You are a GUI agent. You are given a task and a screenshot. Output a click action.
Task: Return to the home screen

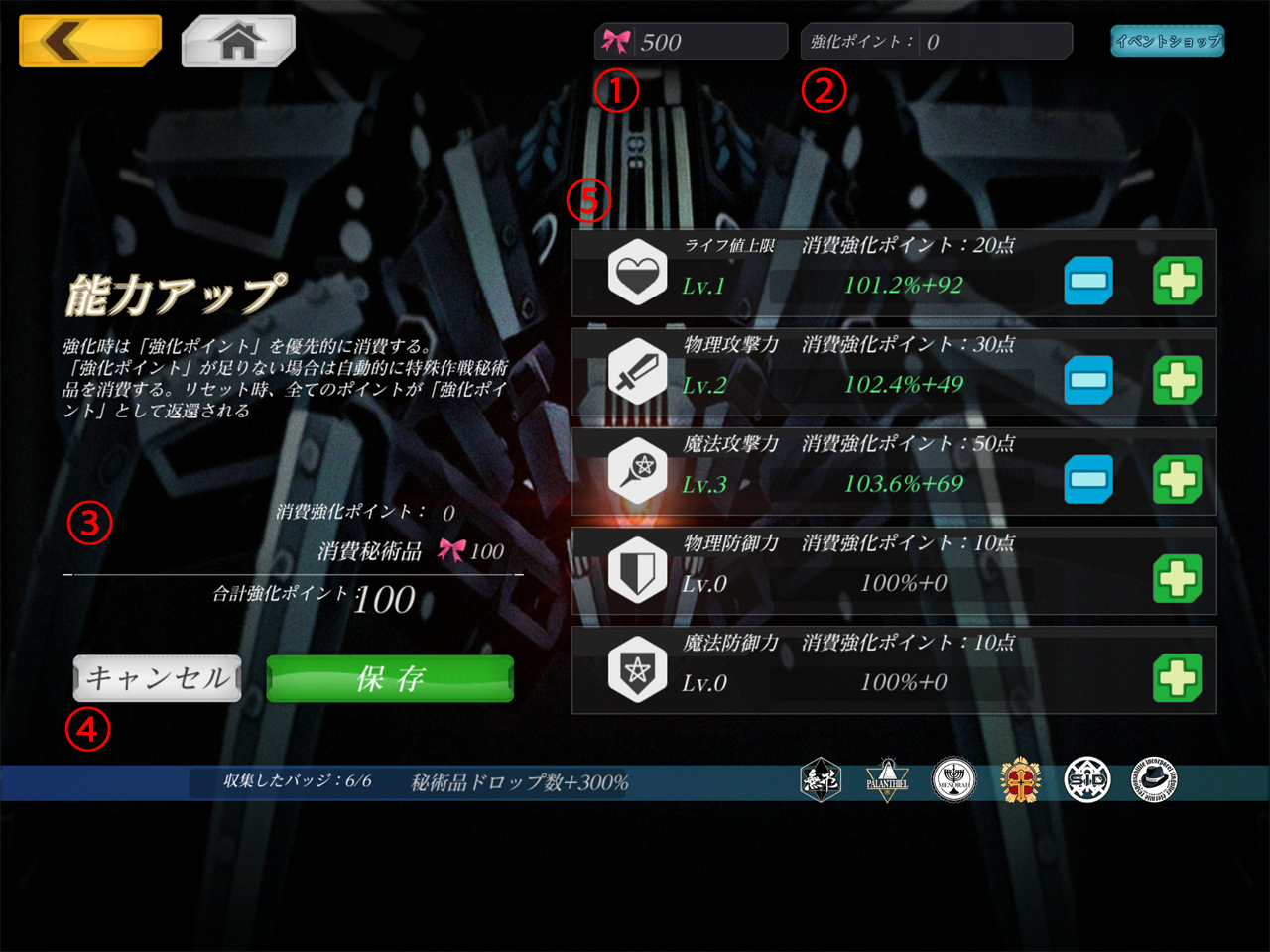238,41
